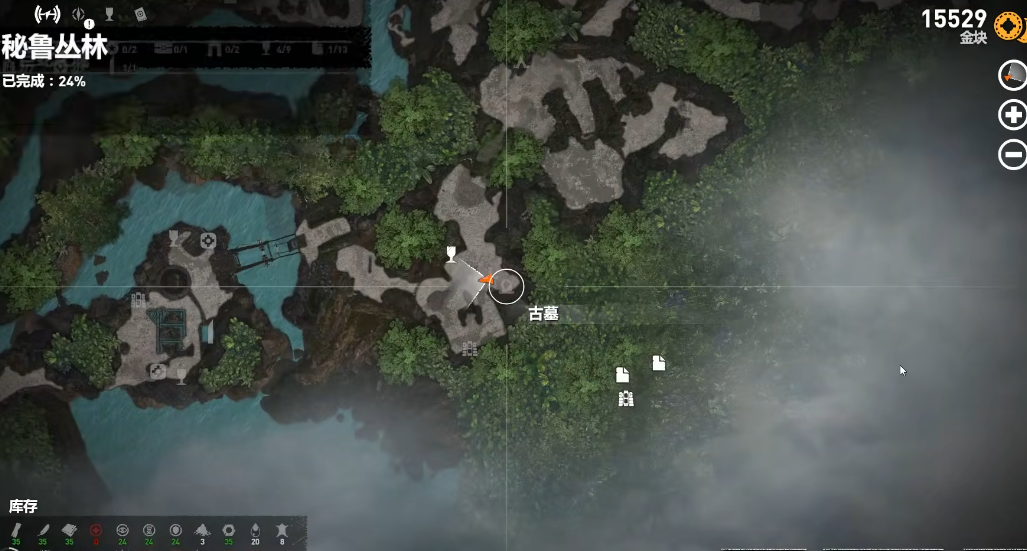Select the card icon in the top bar
Viewport: 1027px width, 551px height.
(x=140, y=14)
